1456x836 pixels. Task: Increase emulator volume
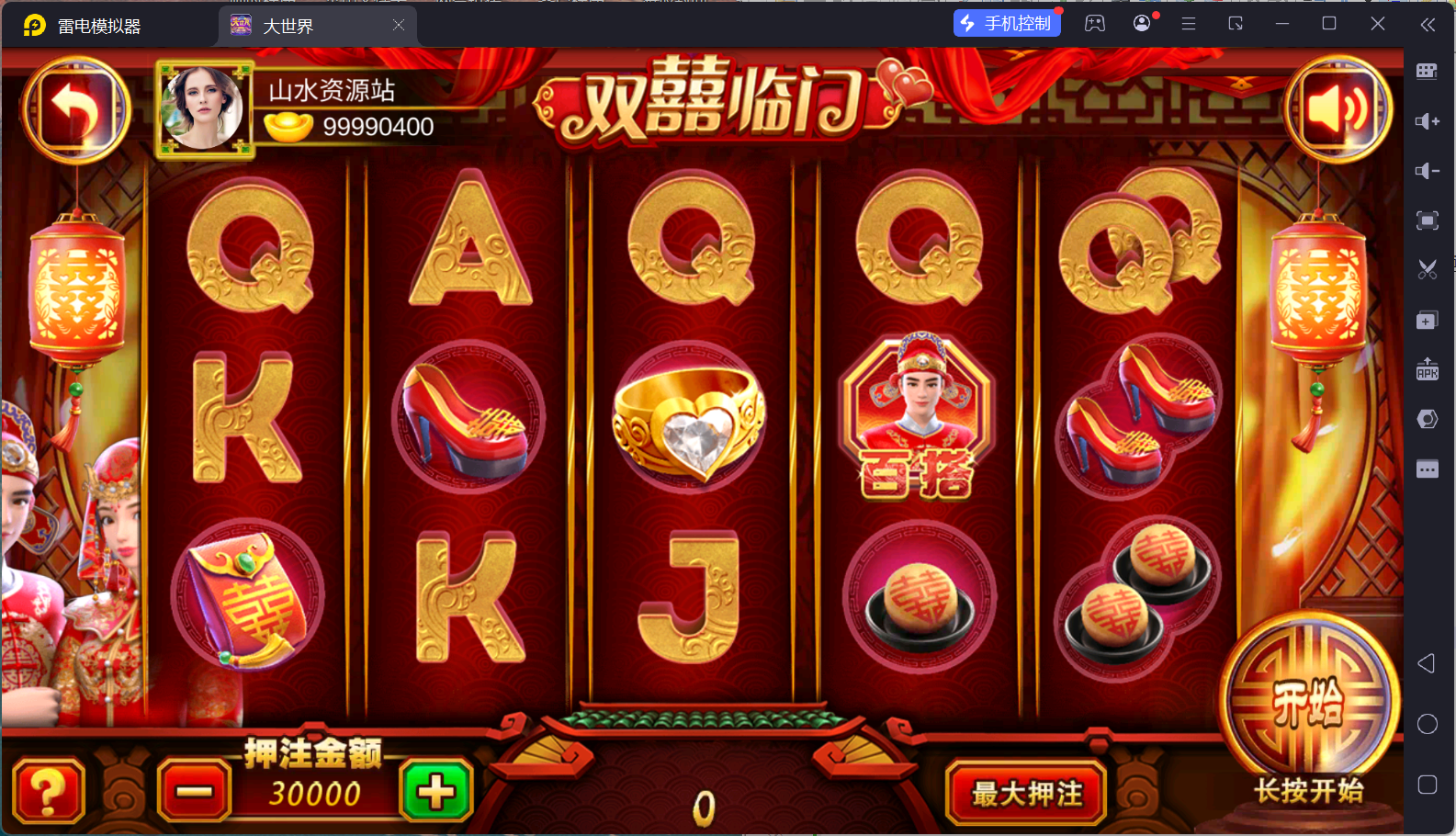coord(1427,120)
